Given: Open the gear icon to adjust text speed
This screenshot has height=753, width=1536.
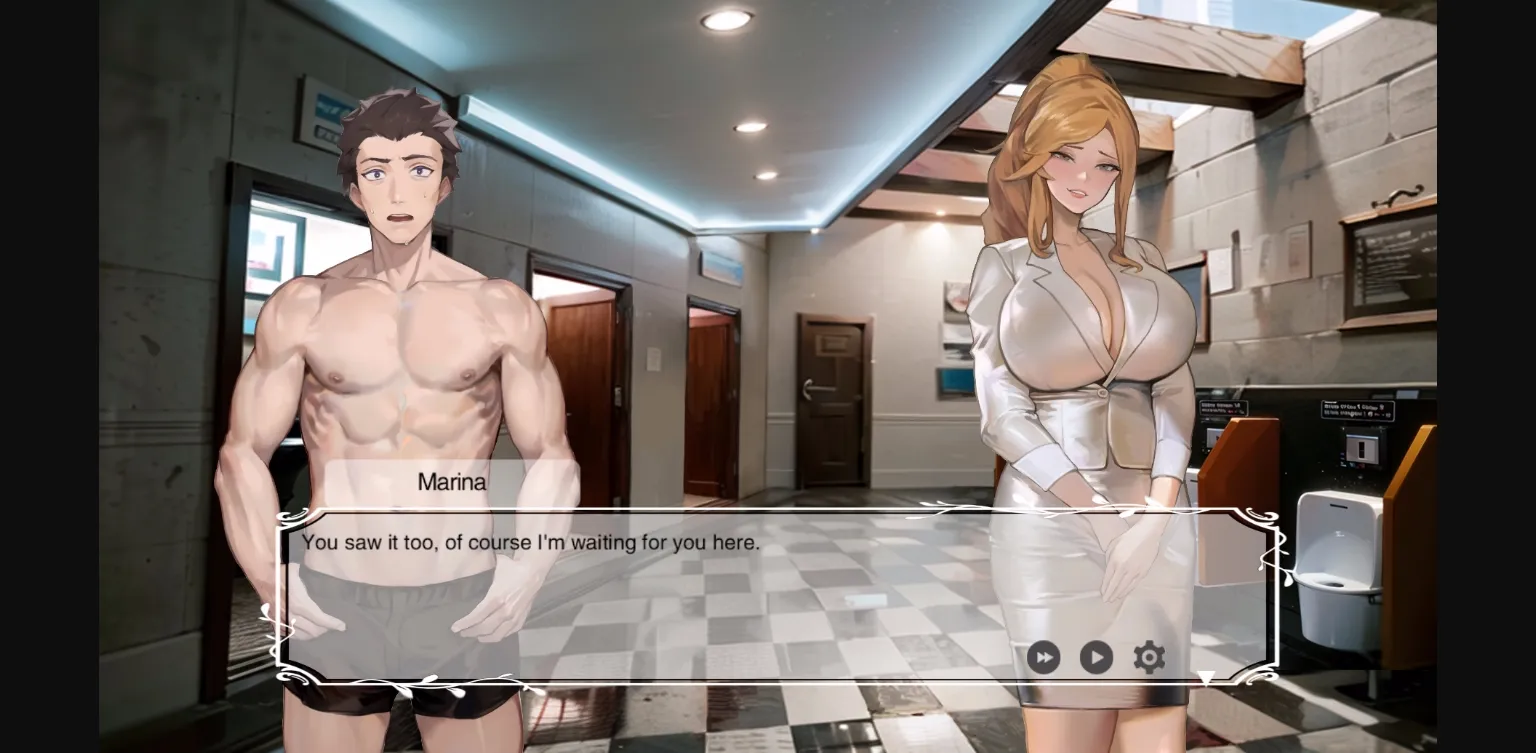Looking at the screenshot, I should pyautogui.click(x=1149, y=657).
